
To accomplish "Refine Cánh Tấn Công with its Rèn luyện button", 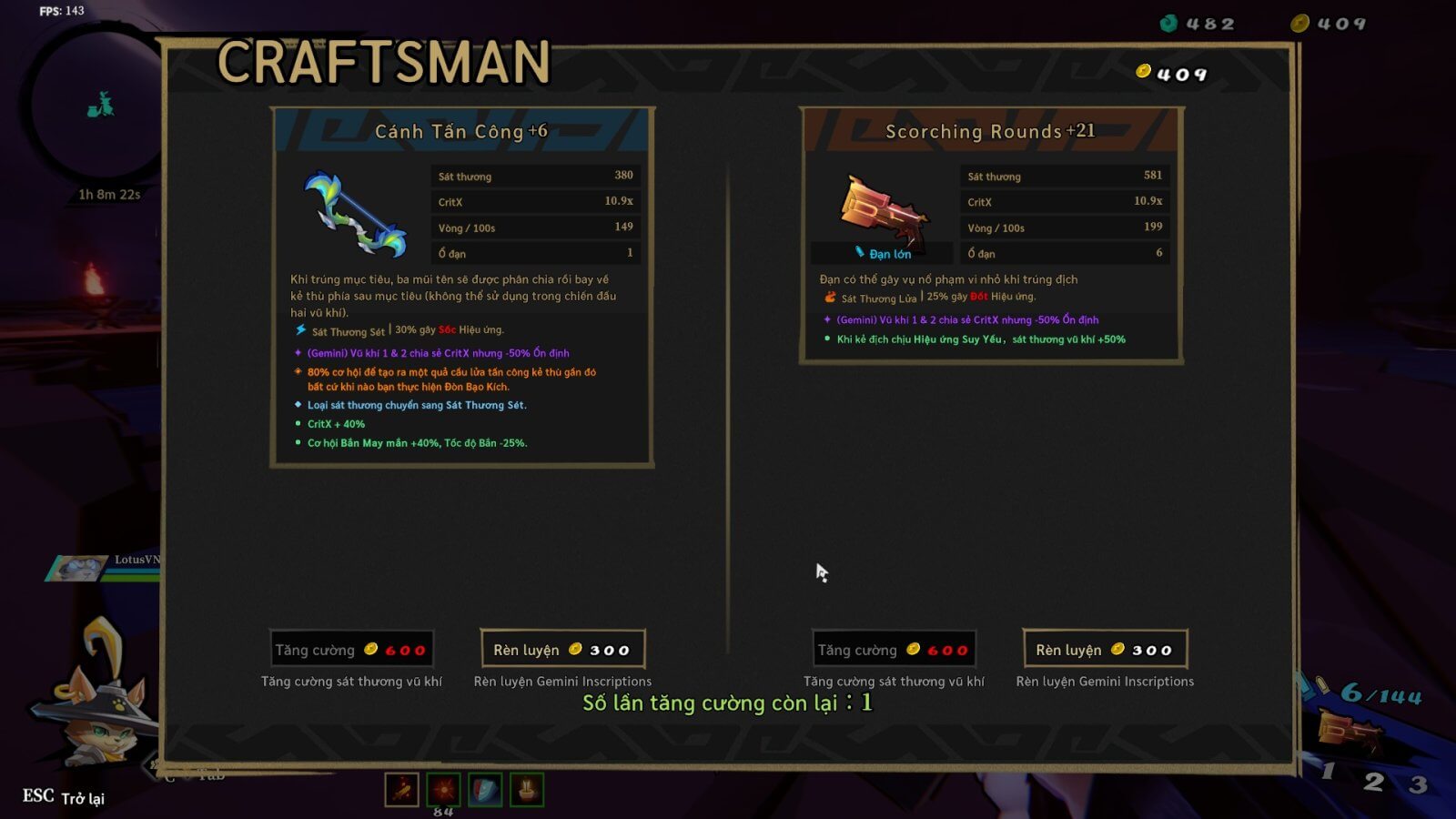I will 562,650.
